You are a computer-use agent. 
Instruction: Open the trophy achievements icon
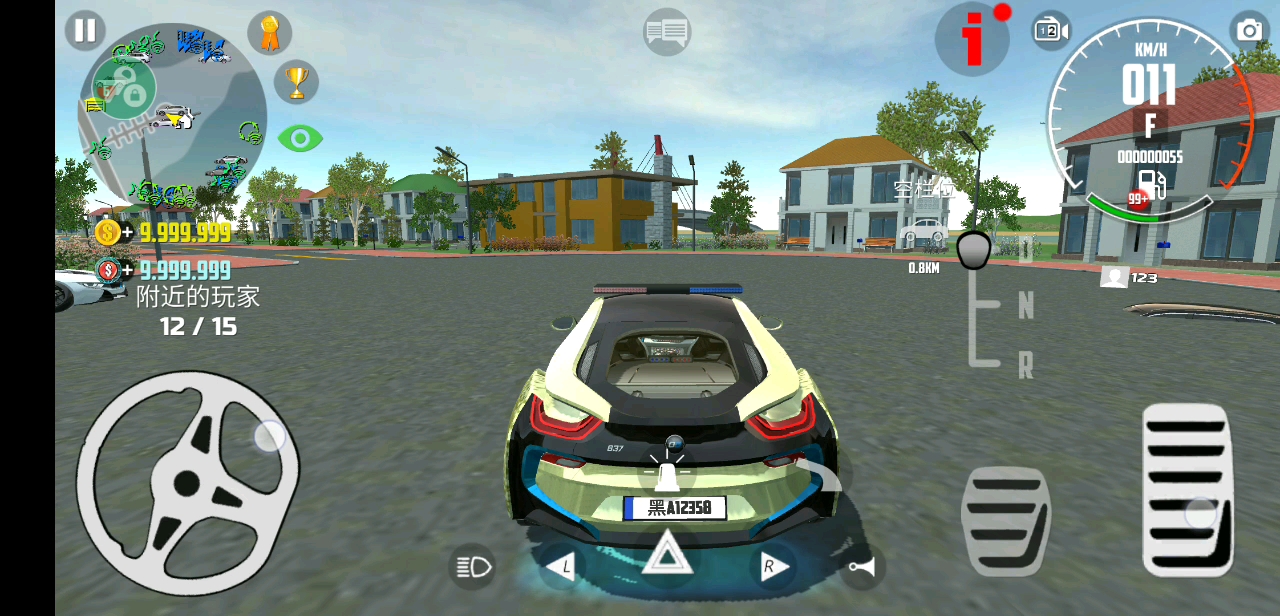(296, 82)
